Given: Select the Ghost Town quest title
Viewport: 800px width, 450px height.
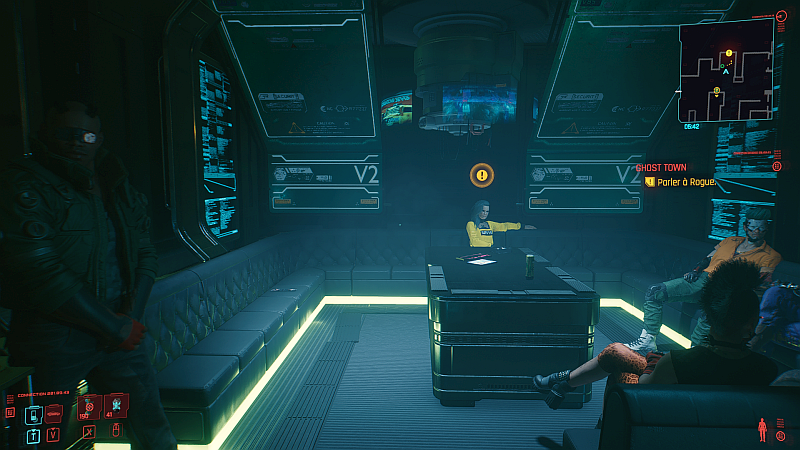Looking at the screenshot, I should pyautogui.click(x=660, y=167).
